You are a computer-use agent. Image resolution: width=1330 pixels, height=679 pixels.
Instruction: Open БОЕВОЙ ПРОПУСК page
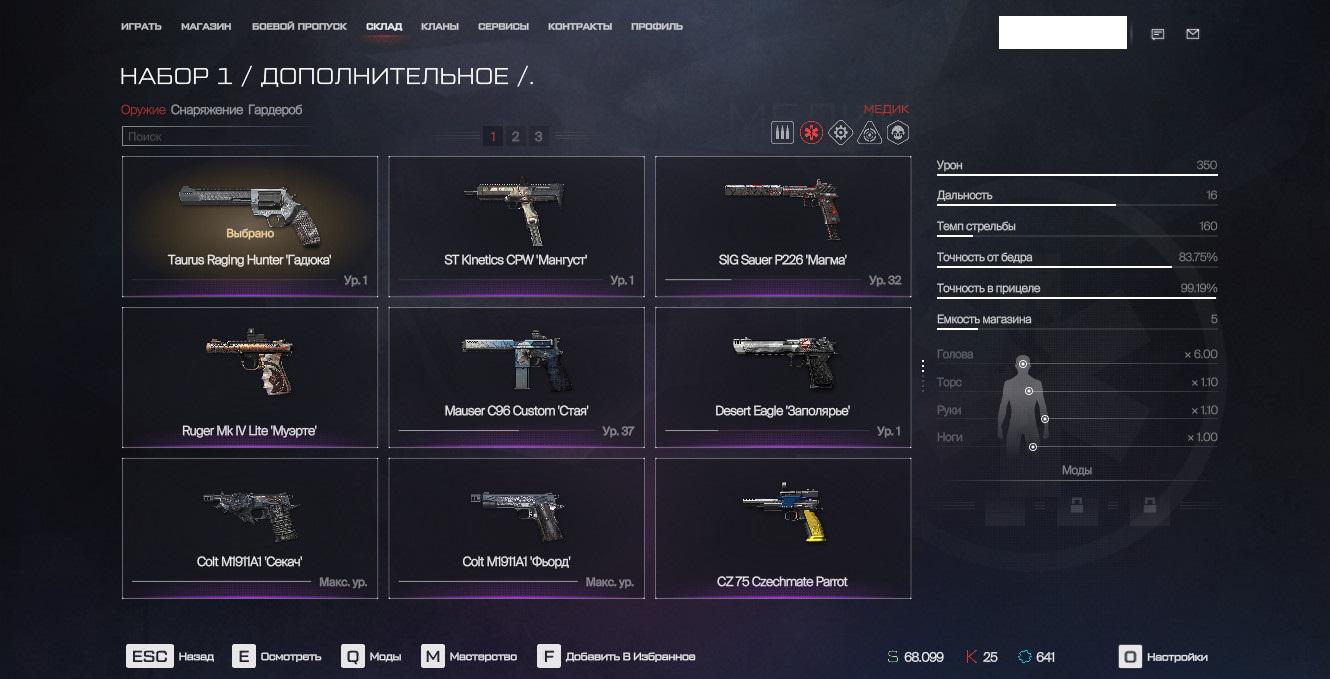(299, 26)
